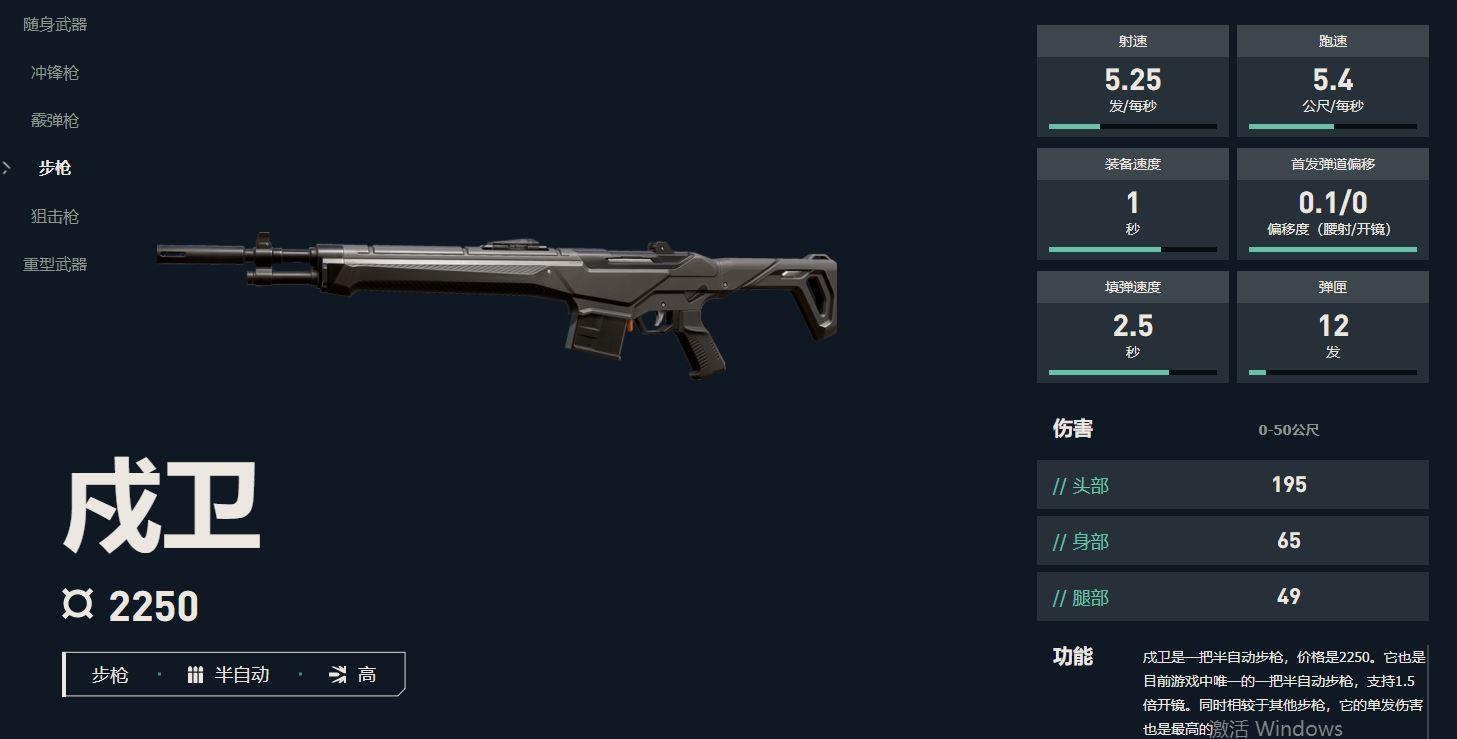Select the 随身武器 weapon category

click(x=55, y=25)
